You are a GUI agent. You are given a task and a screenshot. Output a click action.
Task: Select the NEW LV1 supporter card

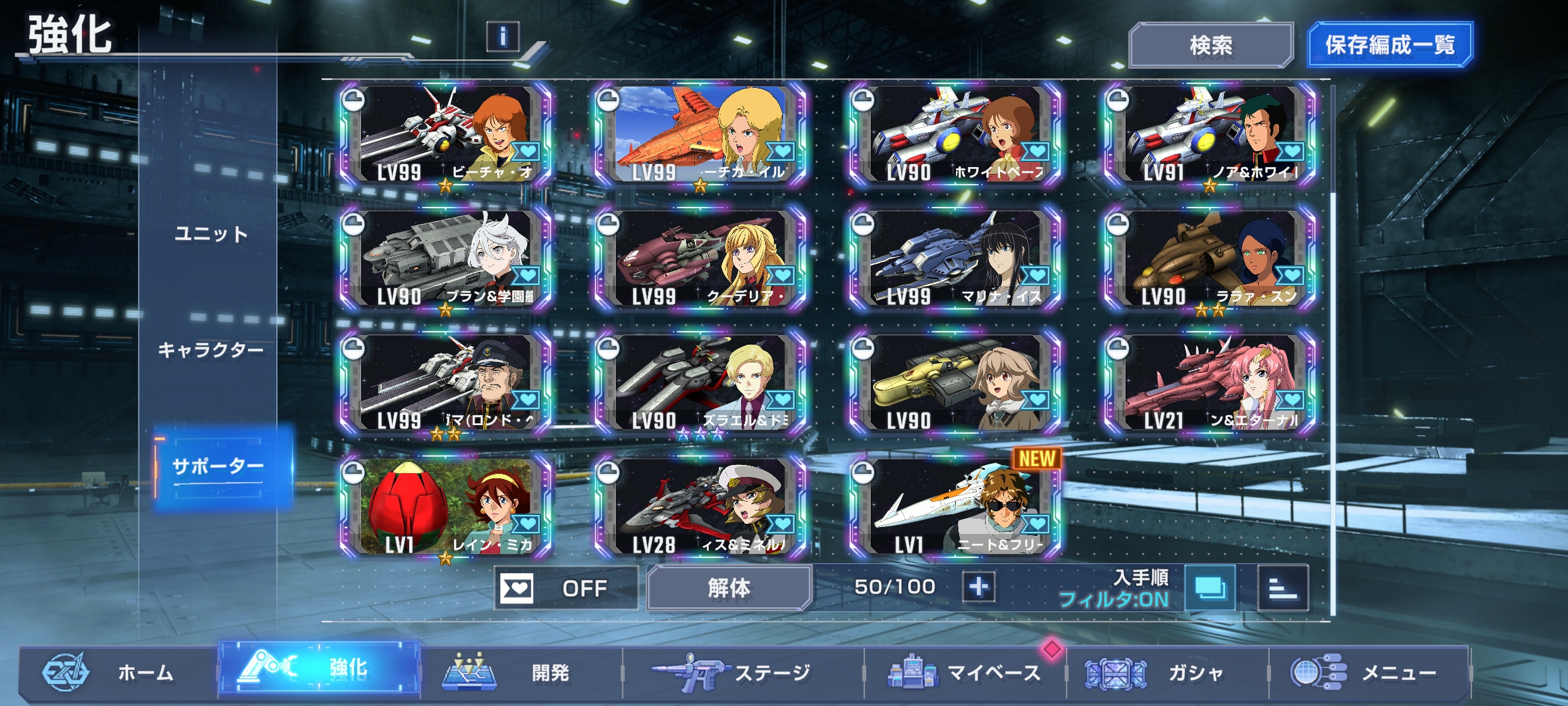pos(955,507)
